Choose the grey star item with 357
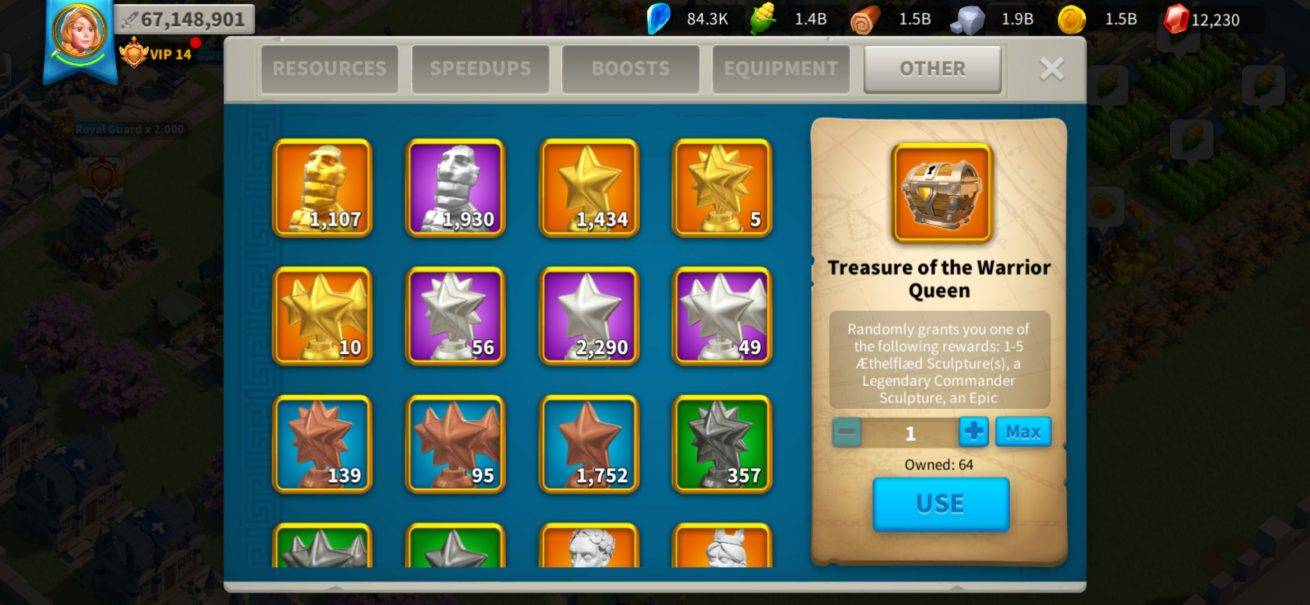Viewport: 1310px width, 605px height. [722, 444]
